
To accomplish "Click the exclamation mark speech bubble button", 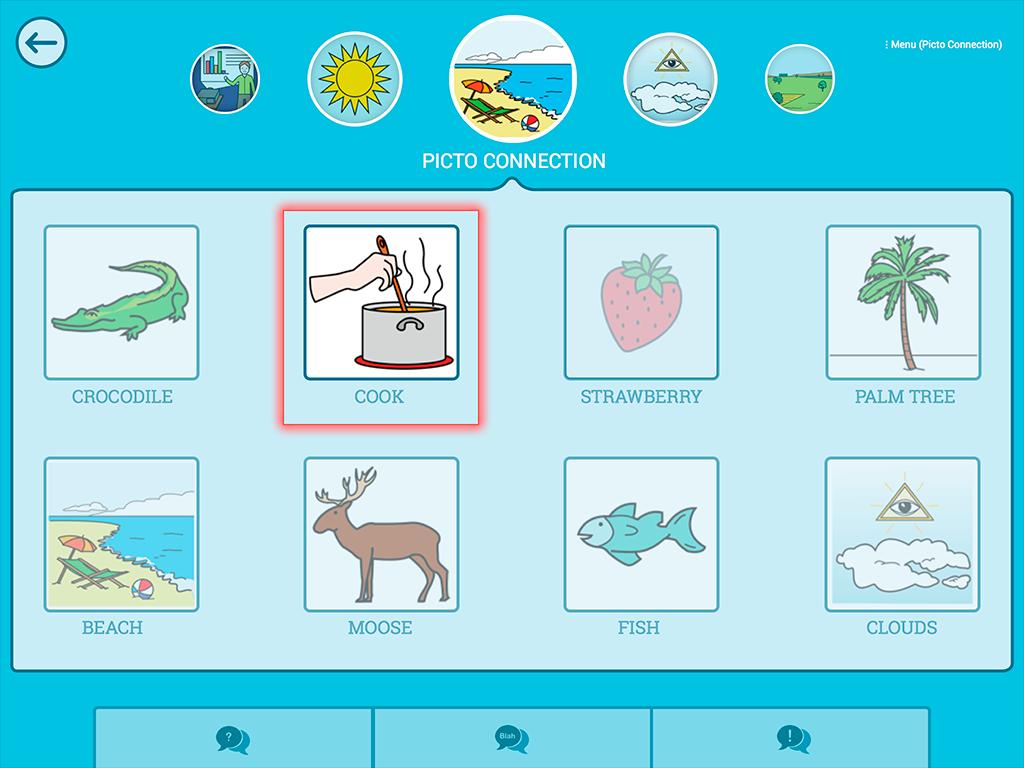I will click(791, 739).
